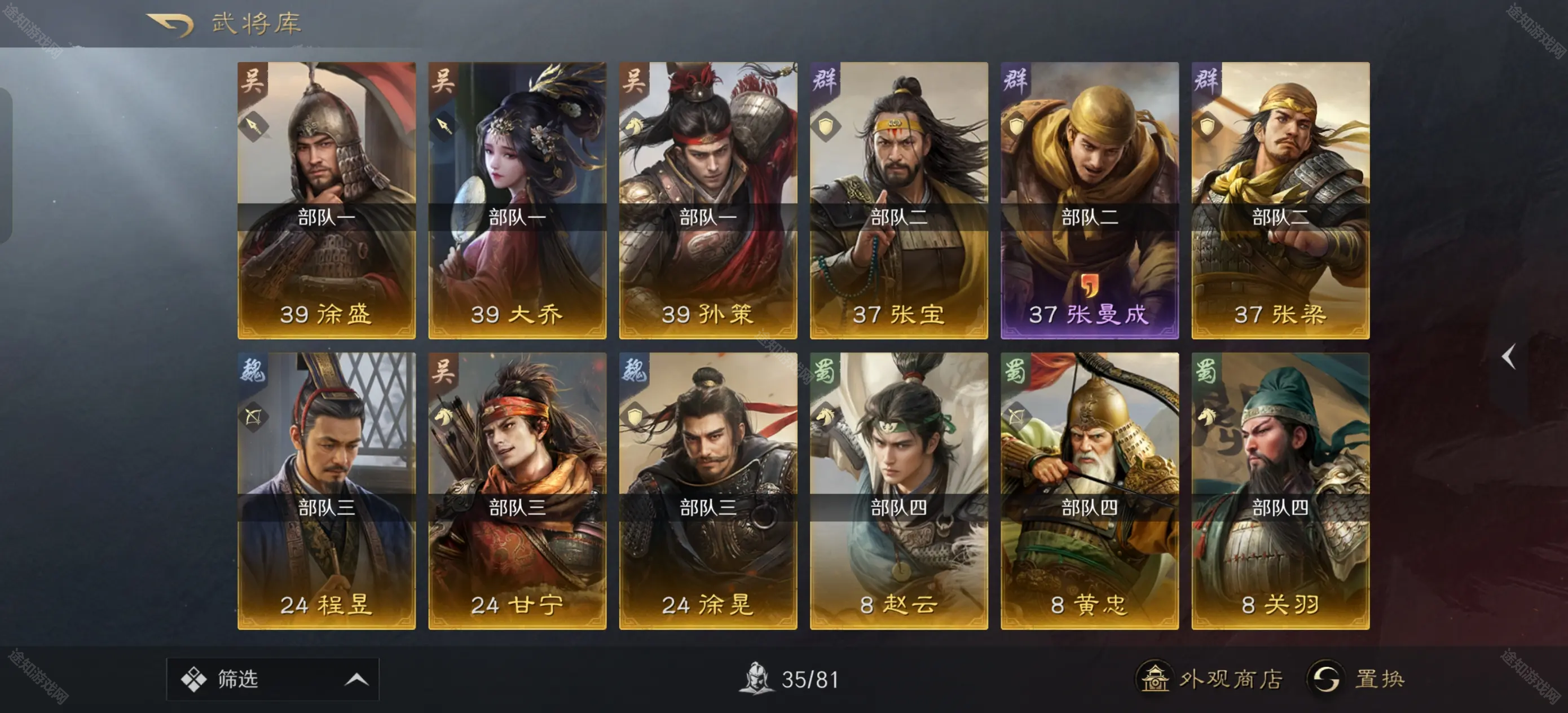Select the 赵云 general card
The height and width of the screenshot is (713, 1568).
tap(898, 490)
